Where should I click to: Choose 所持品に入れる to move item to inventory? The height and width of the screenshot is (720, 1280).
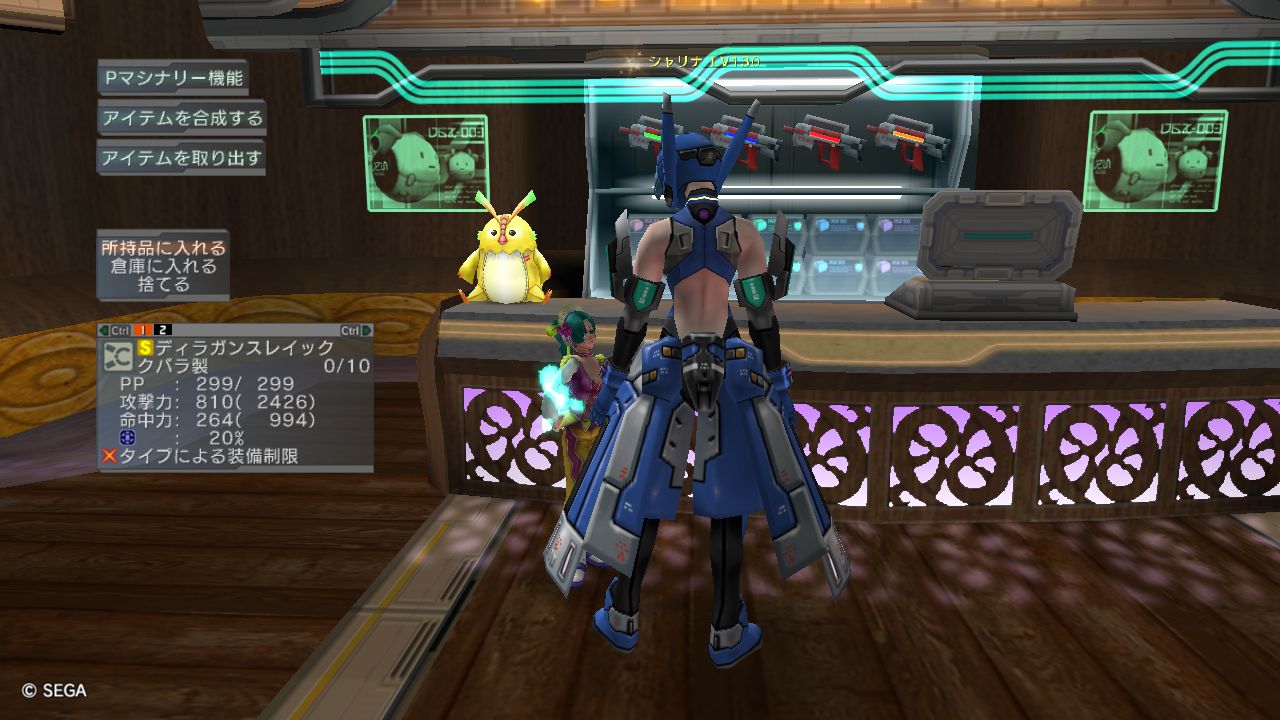point(163,248)
